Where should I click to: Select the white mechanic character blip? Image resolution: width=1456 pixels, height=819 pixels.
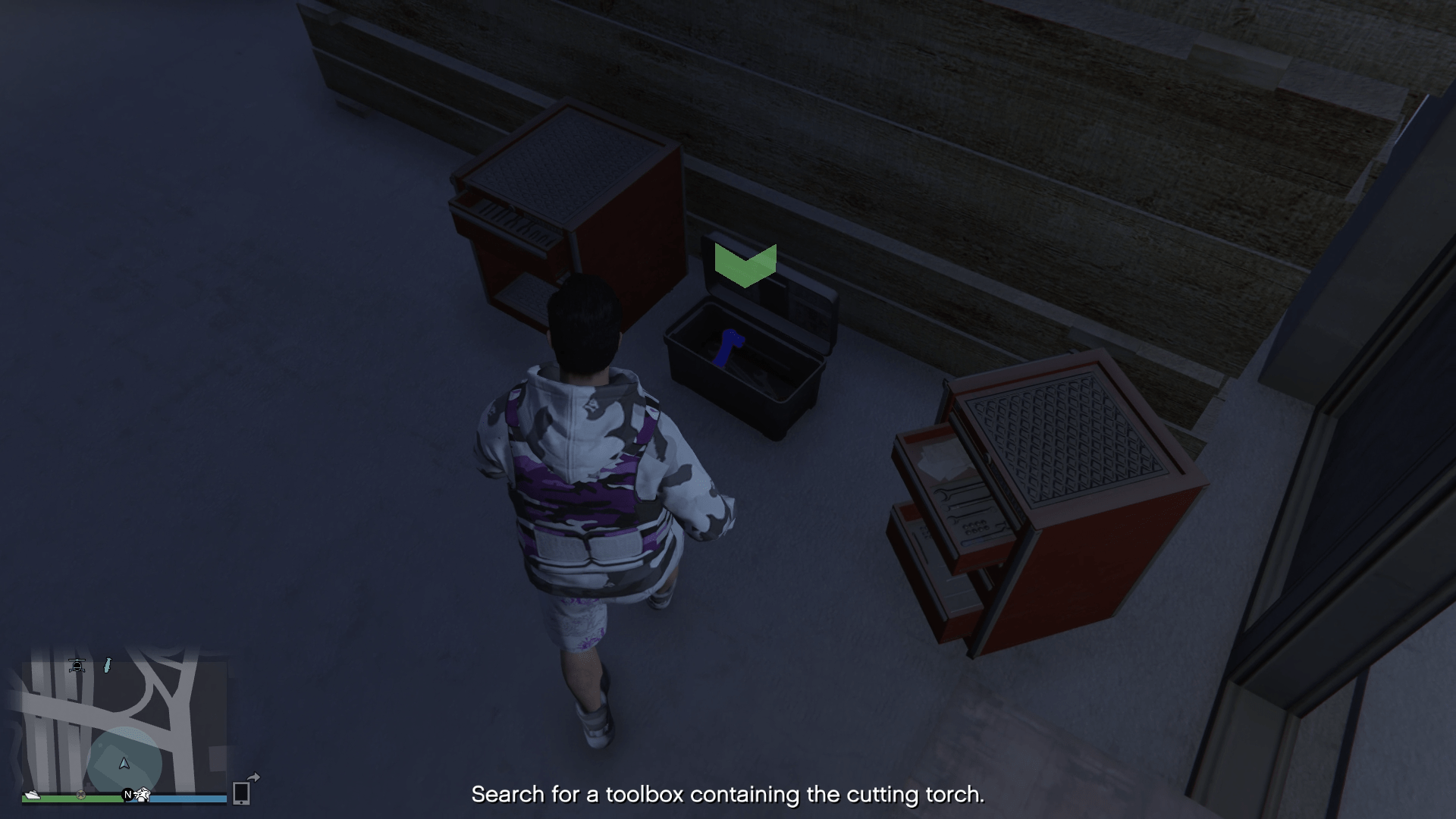pos(143,795)
